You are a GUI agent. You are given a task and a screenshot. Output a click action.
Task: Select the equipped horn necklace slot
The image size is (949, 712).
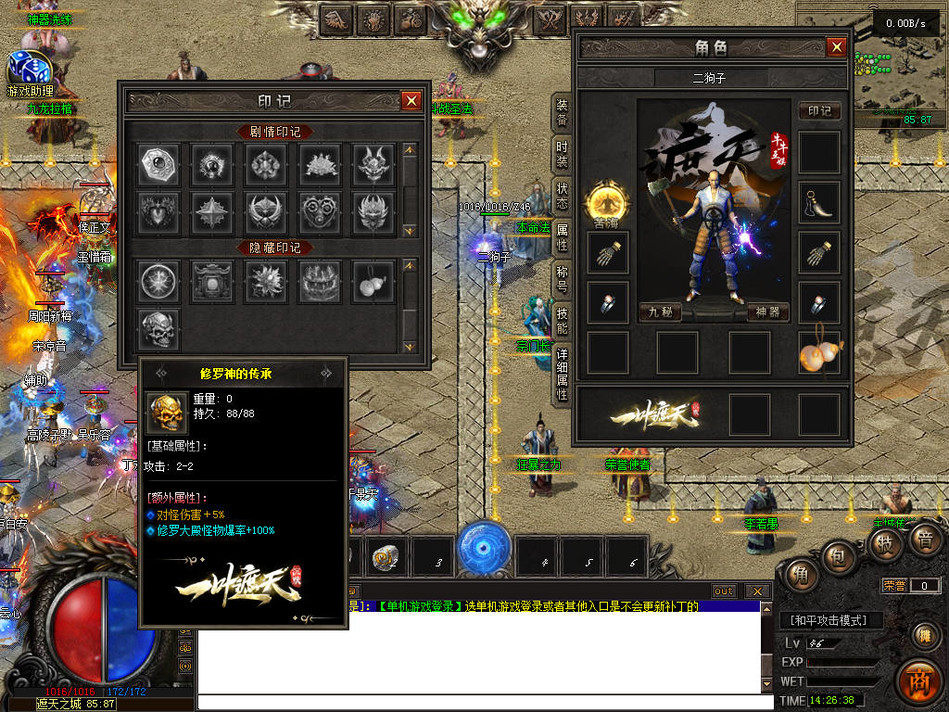tap(819, 203)
